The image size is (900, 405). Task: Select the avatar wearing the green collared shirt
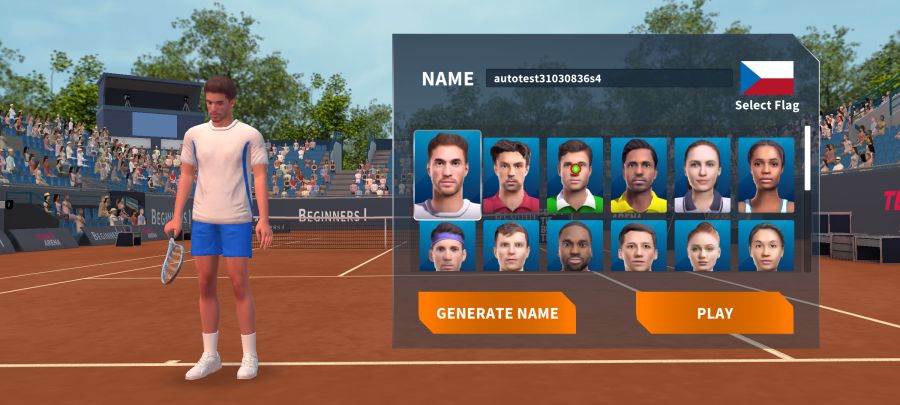pos(575,176)
